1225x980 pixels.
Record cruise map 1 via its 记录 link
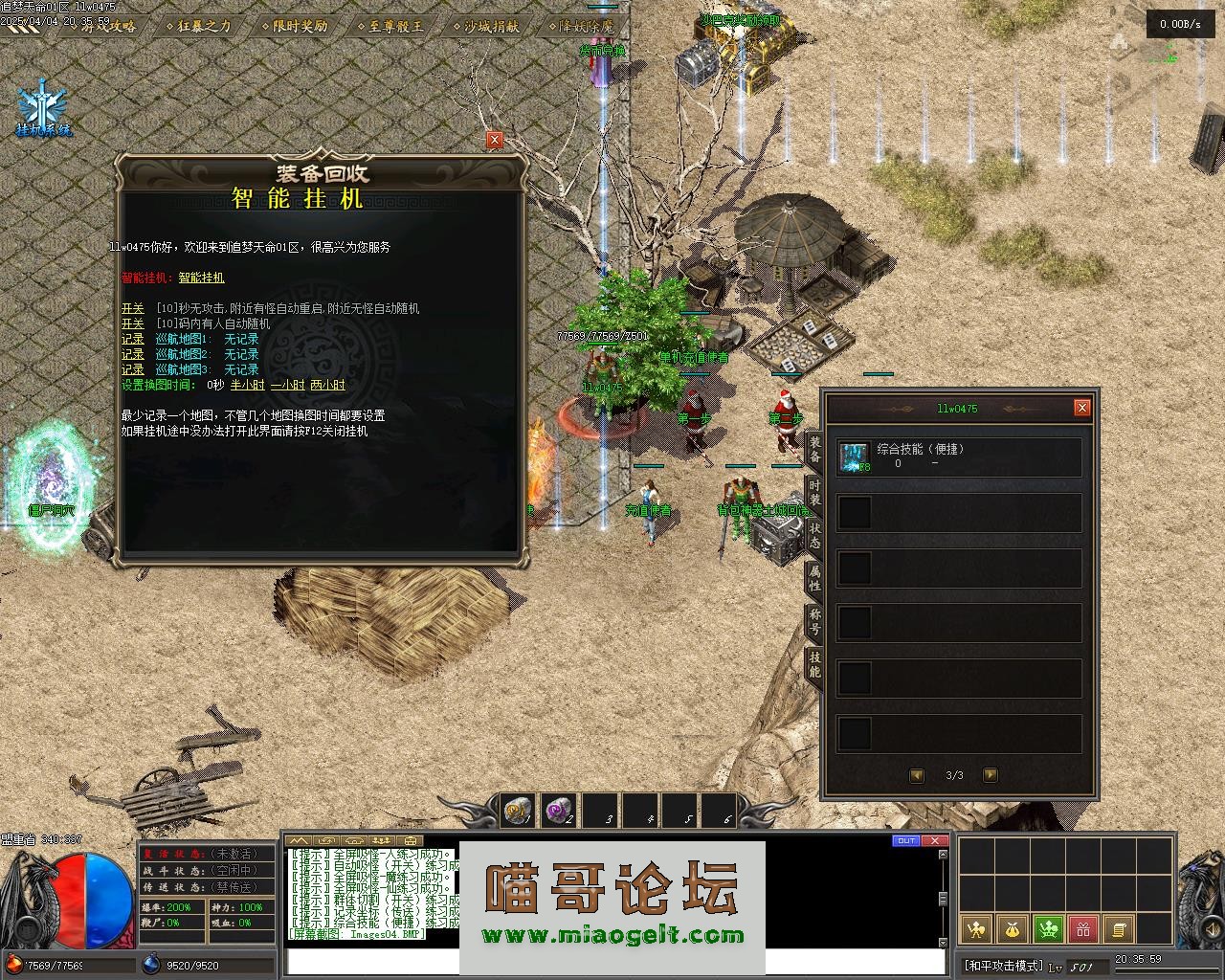tap(132, 339)
